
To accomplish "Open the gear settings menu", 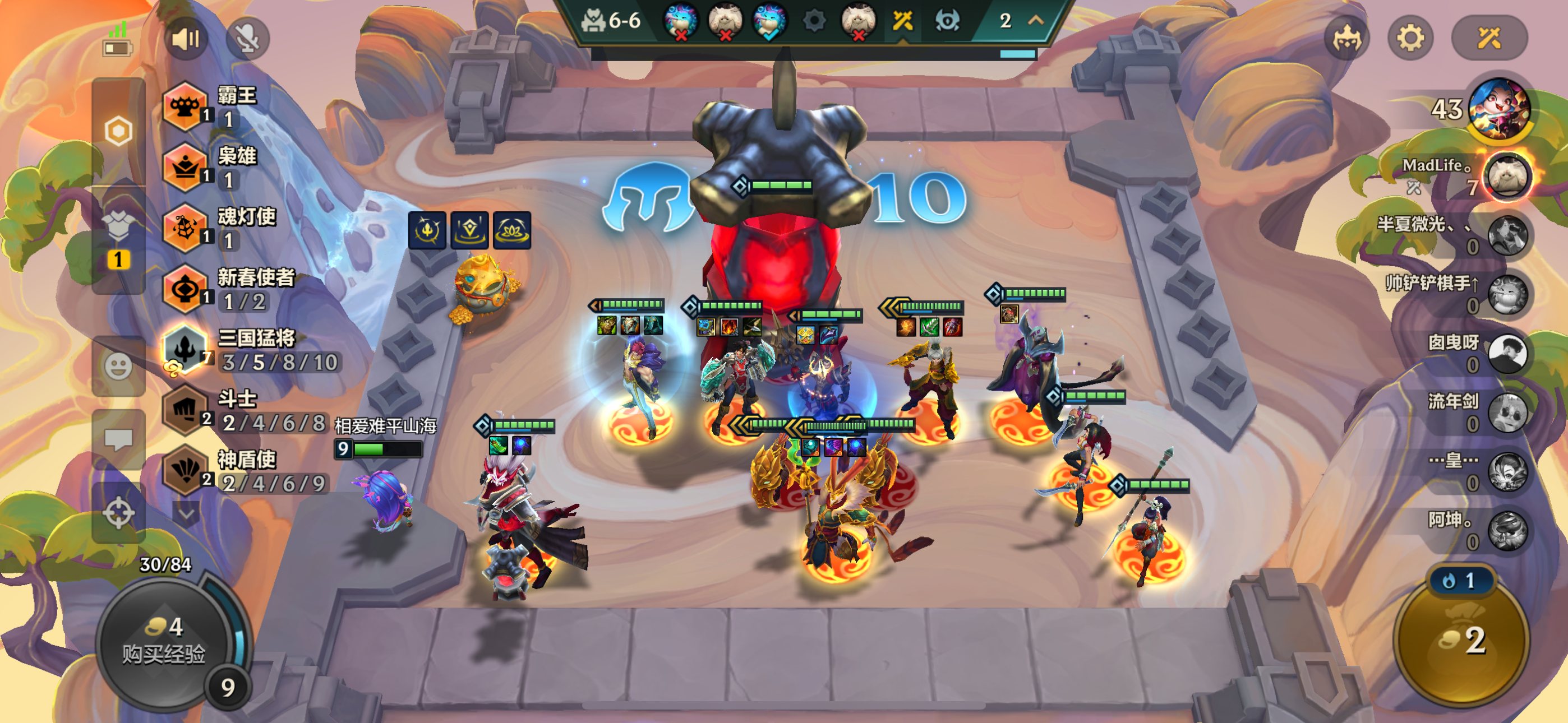I will coord(1410,39).
